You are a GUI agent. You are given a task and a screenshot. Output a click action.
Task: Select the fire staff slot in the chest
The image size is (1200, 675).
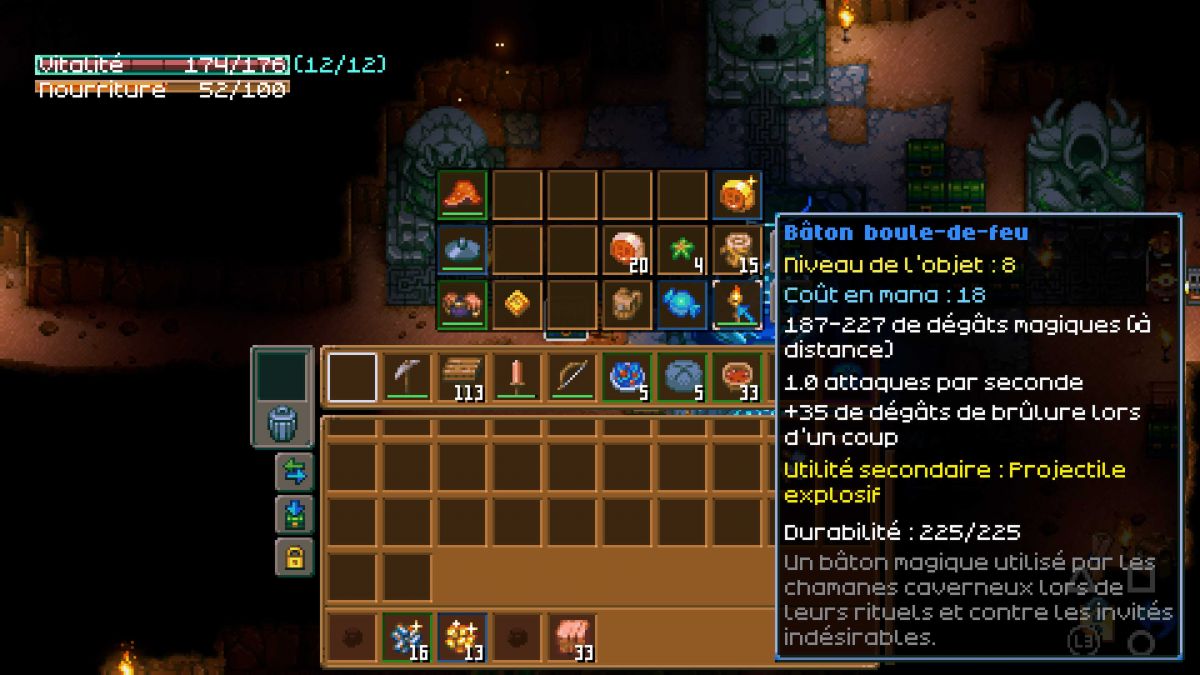[737, 304]
